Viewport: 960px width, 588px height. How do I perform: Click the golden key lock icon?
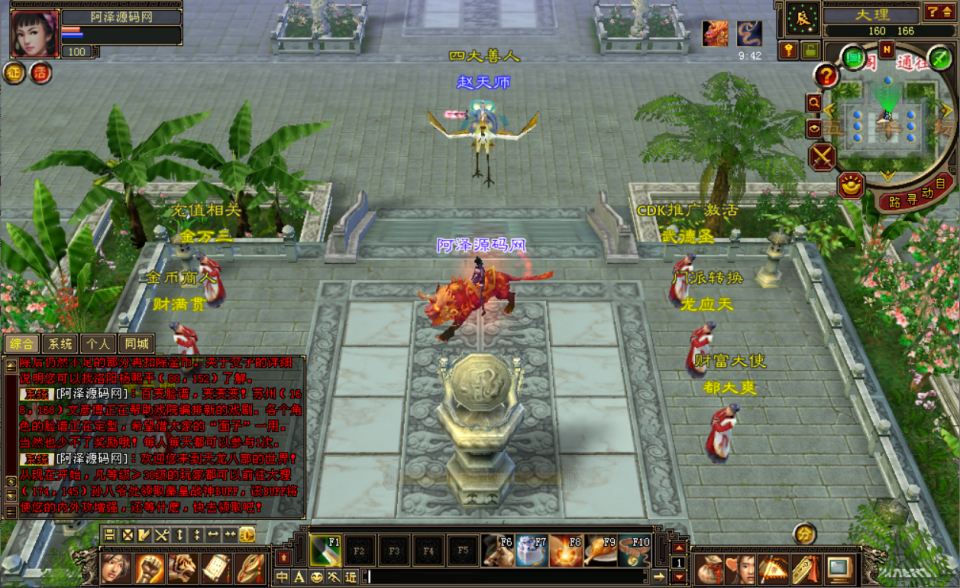[x=789, y=49]
